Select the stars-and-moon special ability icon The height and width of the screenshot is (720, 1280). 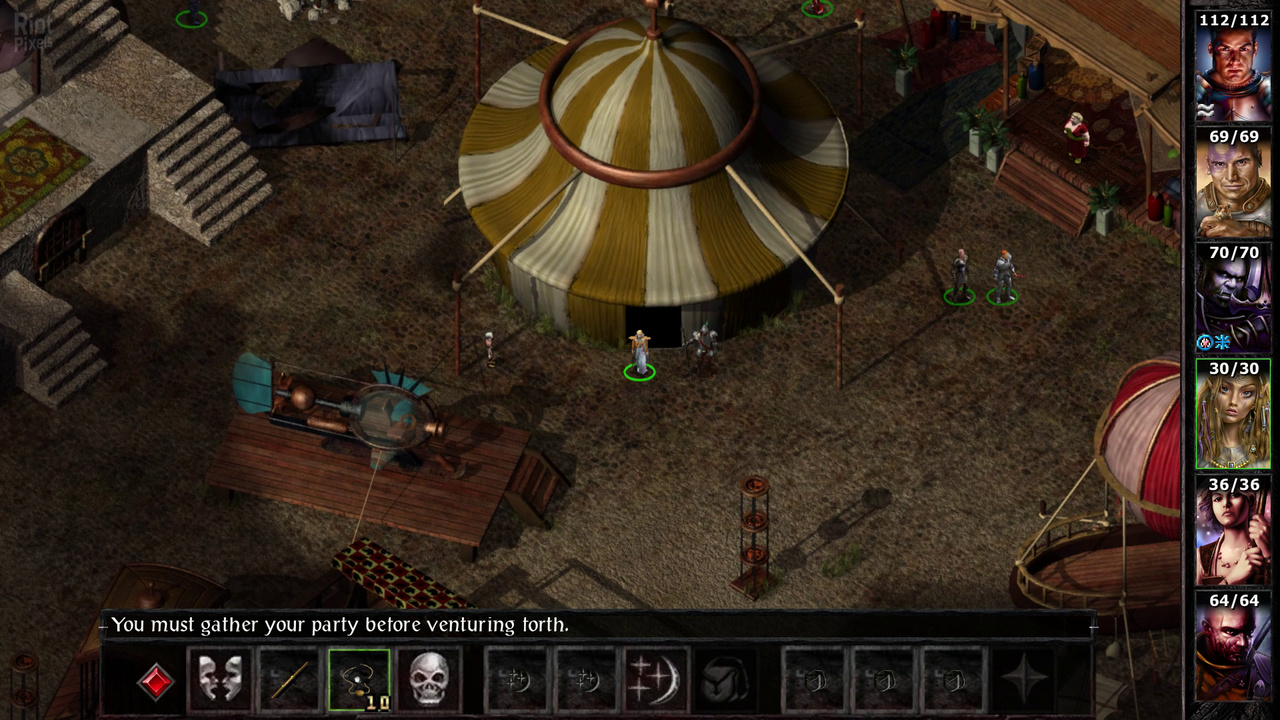click(x=657, y=680)
